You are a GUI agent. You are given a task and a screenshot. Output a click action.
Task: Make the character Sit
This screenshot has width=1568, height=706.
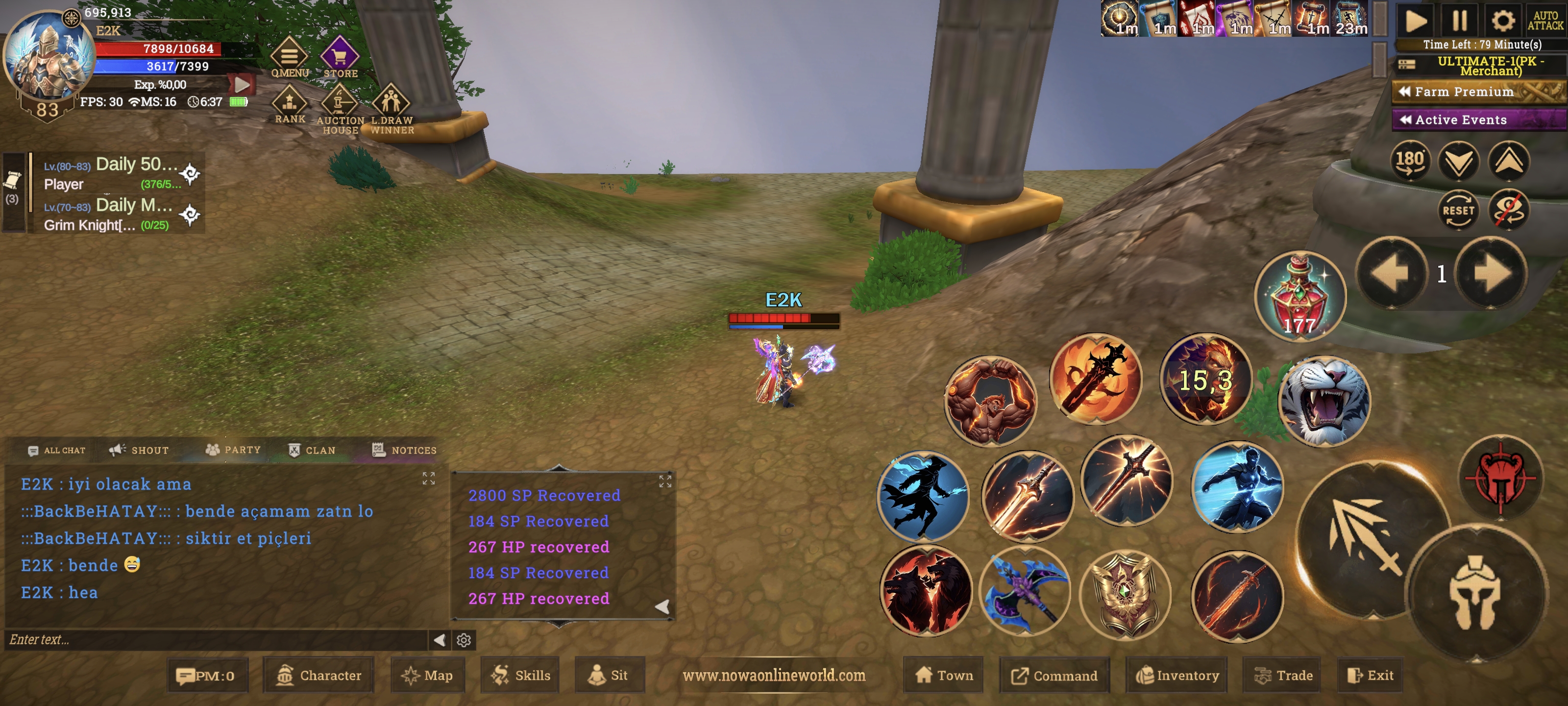(x=608, y=675)
